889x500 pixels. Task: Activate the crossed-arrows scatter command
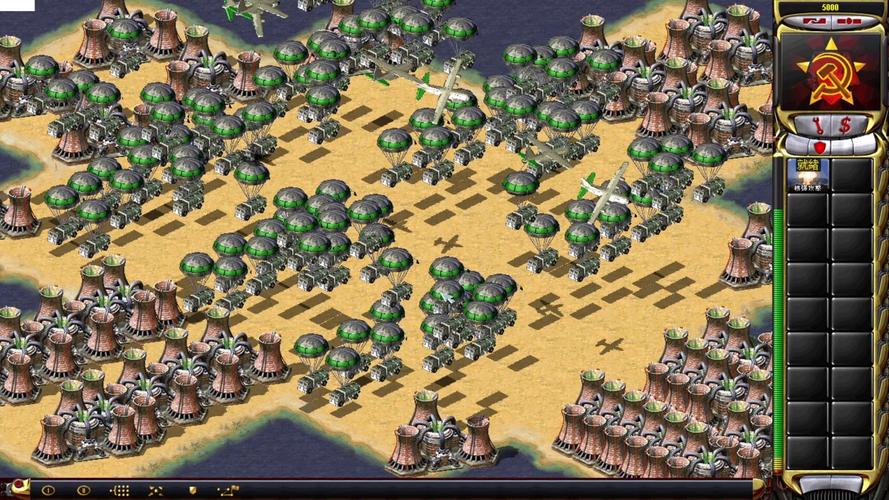pos(154,491)
